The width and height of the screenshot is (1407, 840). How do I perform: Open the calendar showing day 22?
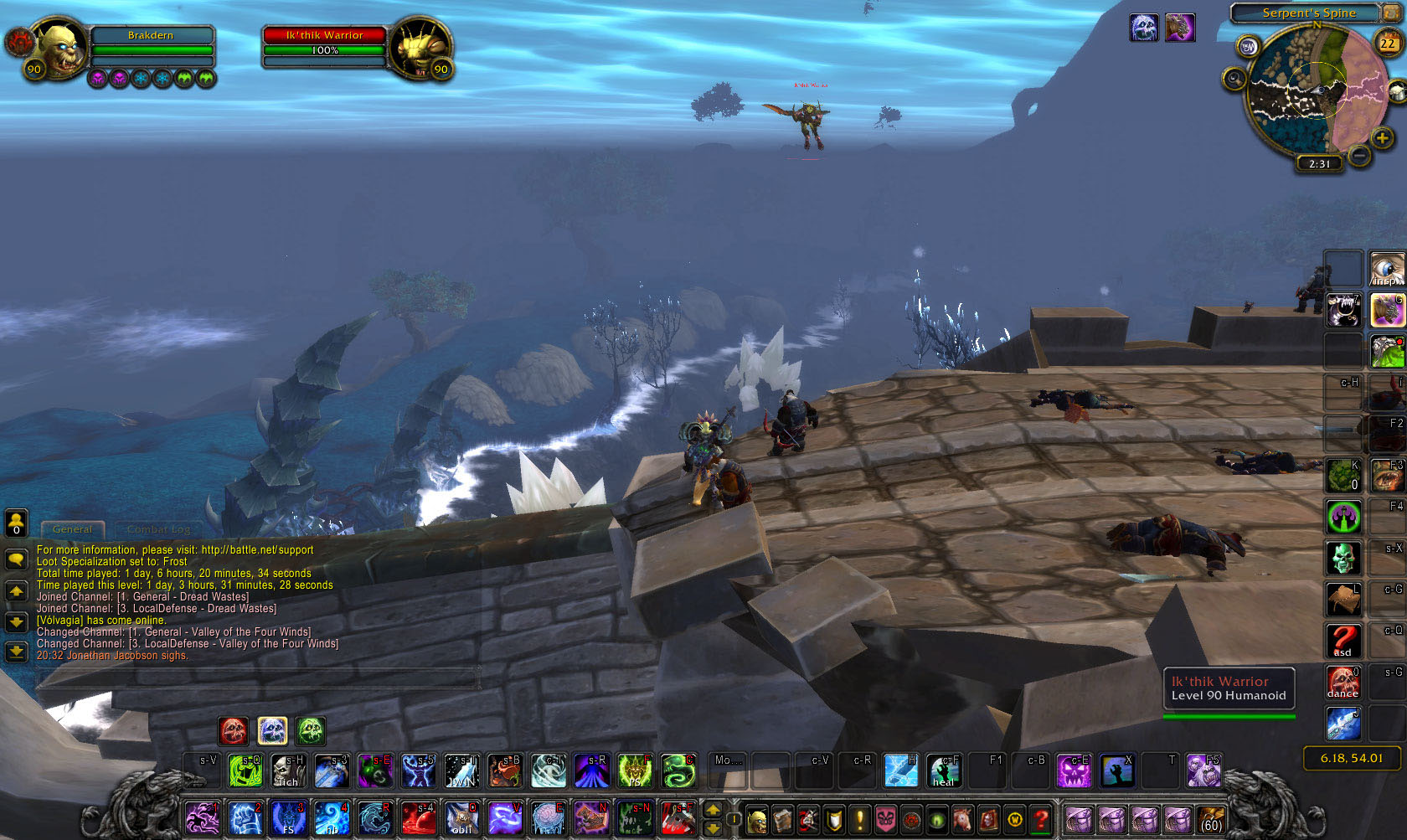click(x=1388, y=42)
